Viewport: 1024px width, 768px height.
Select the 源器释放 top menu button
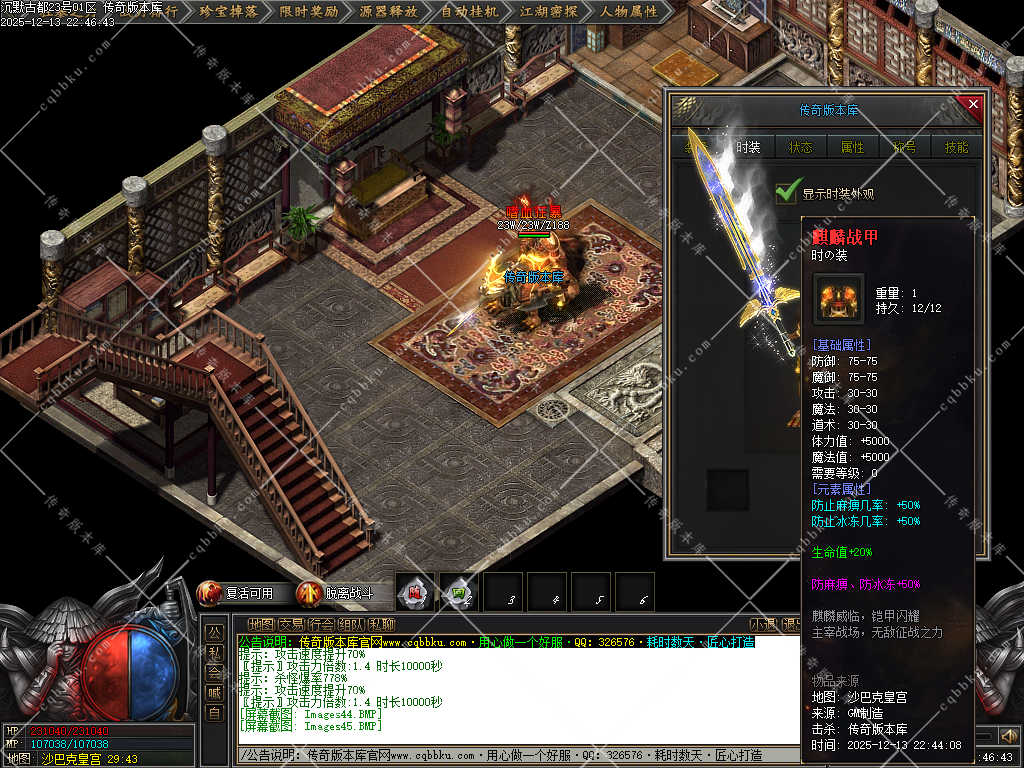(388, 12)
